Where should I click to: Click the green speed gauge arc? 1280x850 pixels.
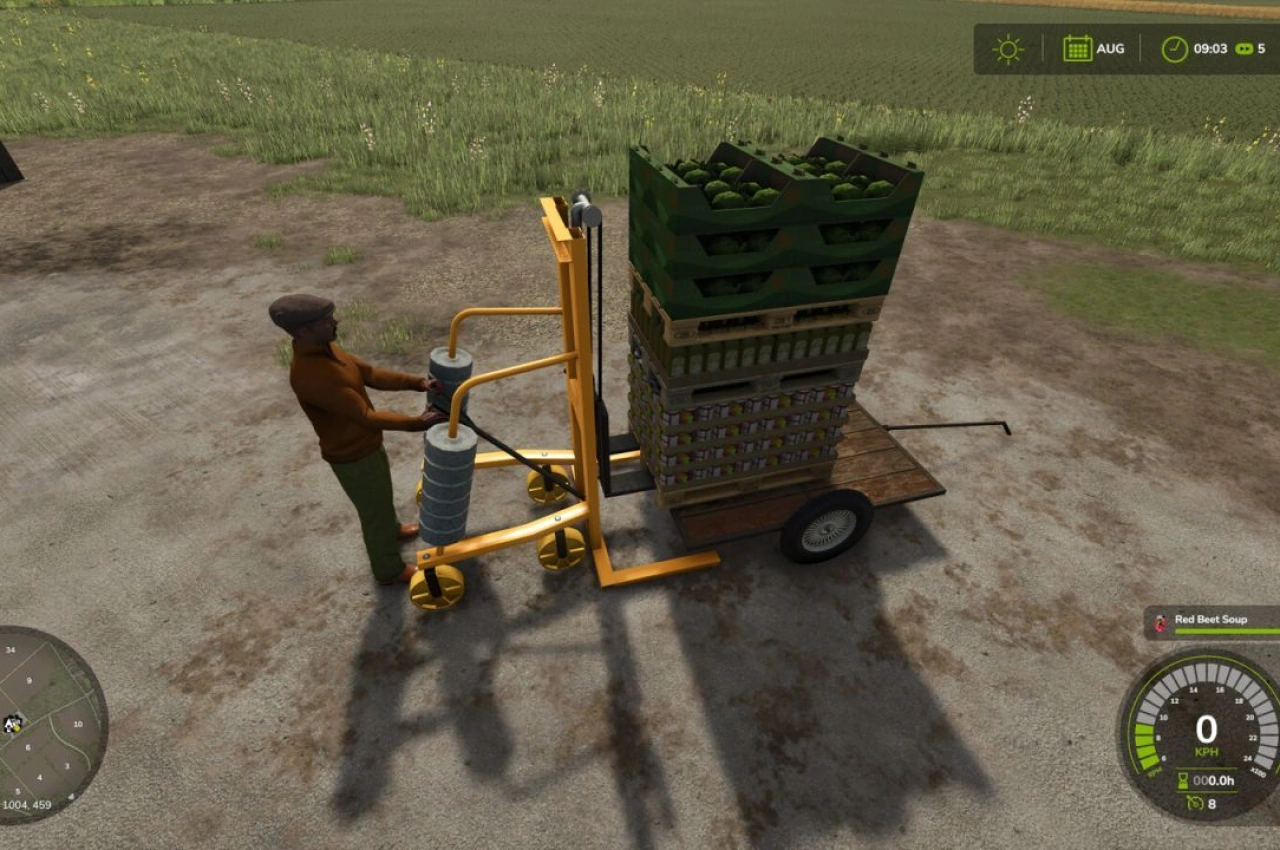click(x=1145, y=742)
